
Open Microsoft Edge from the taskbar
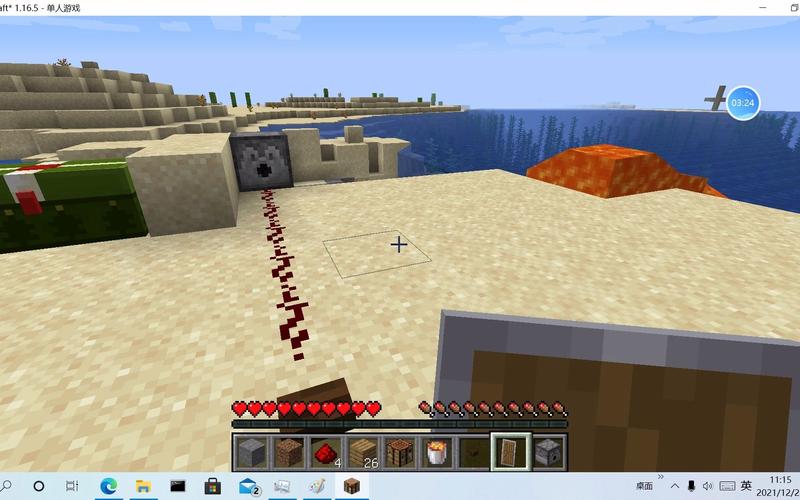point(108,486)
